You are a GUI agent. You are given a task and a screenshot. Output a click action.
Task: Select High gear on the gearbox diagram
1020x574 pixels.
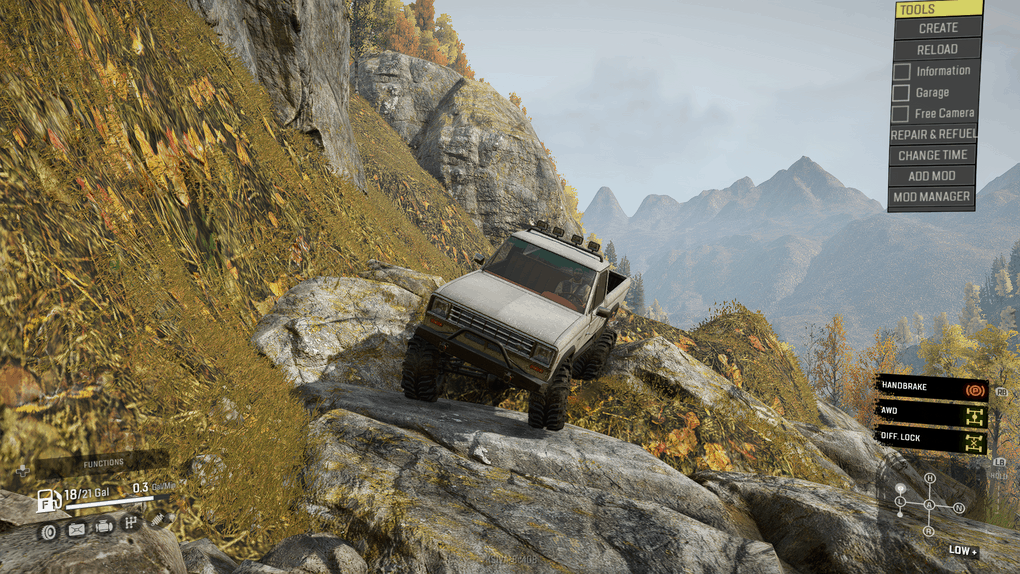point(930,478)
